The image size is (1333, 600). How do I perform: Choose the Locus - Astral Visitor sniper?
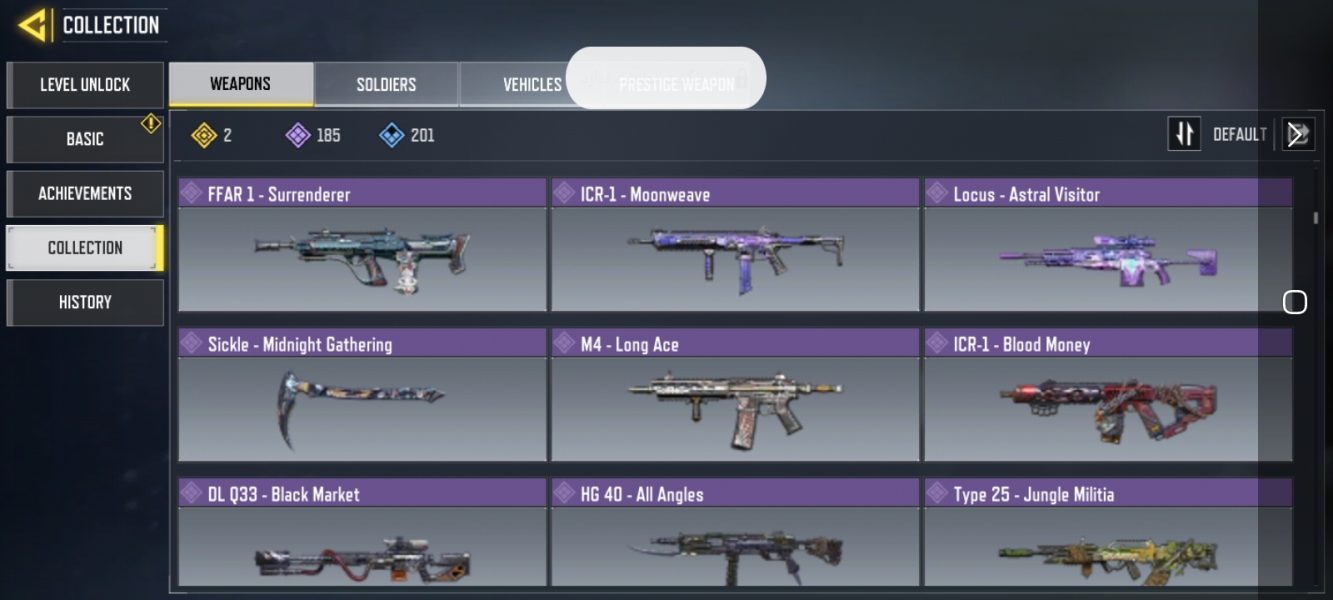1108,246
